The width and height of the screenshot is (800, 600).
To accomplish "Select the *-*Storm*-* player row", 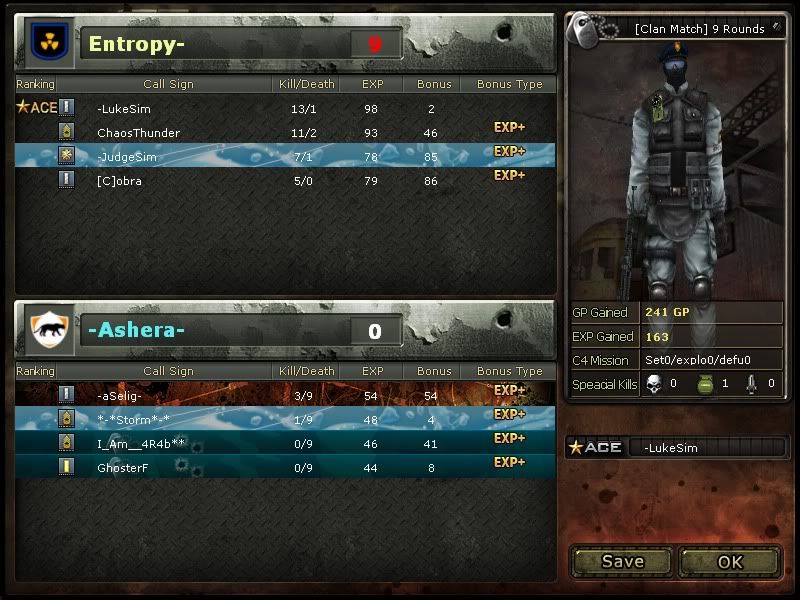I will tap(285, 419).
